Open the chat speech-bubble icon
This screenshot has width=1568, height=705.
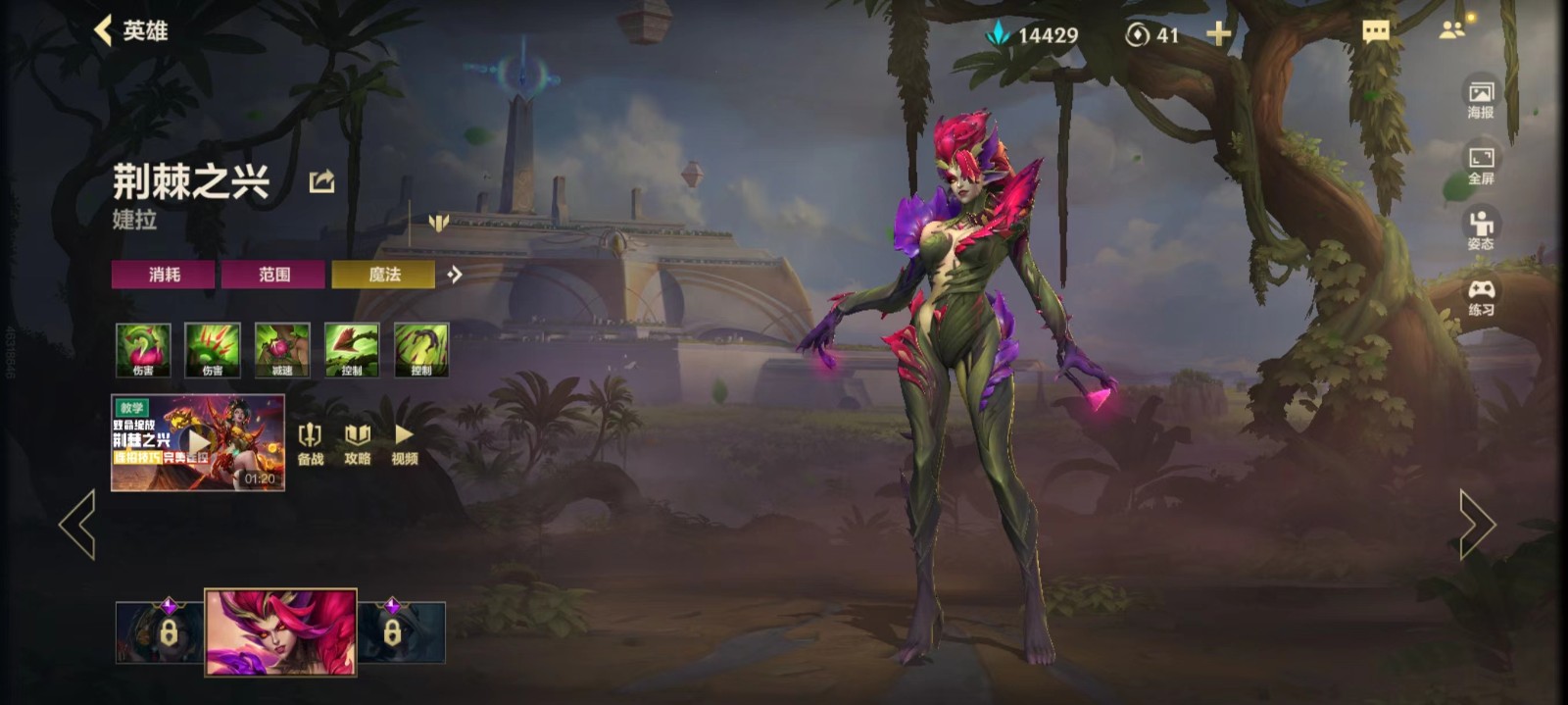pyautogui.click(x=1376, y=32)
